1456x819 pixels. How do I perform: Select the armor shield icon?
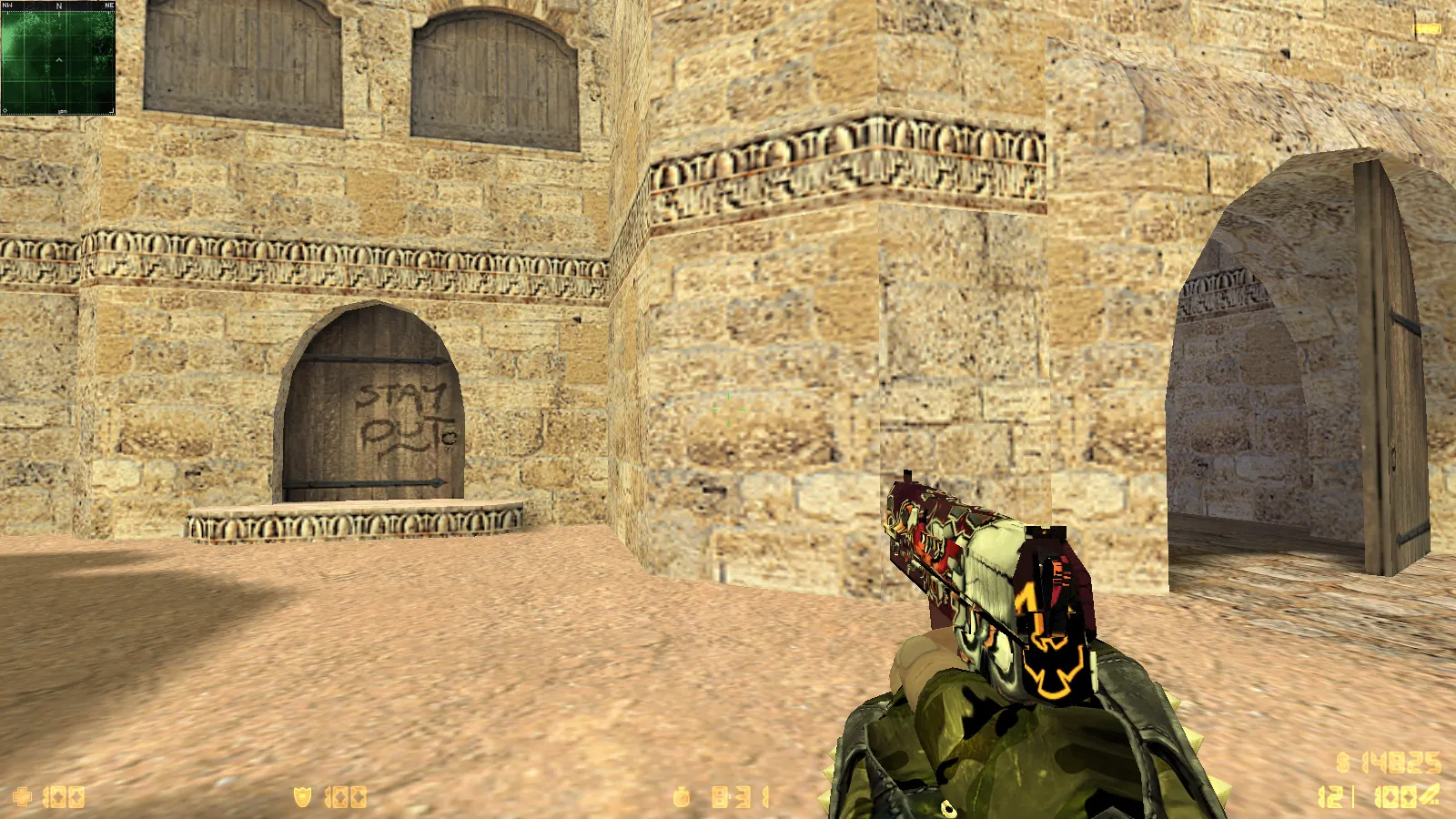coord(302,797)
